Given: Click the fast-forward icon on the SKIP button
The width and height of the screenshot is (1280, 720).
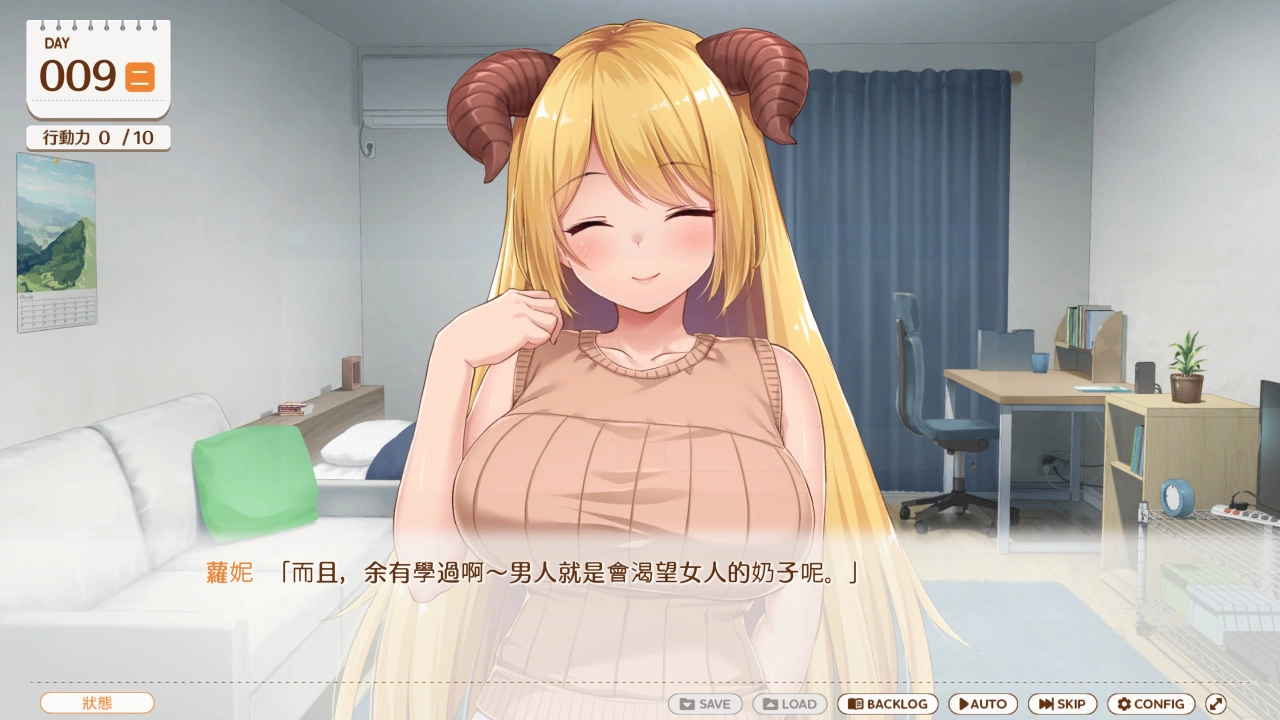Looking at the screenshot, I should point(1044,704).
